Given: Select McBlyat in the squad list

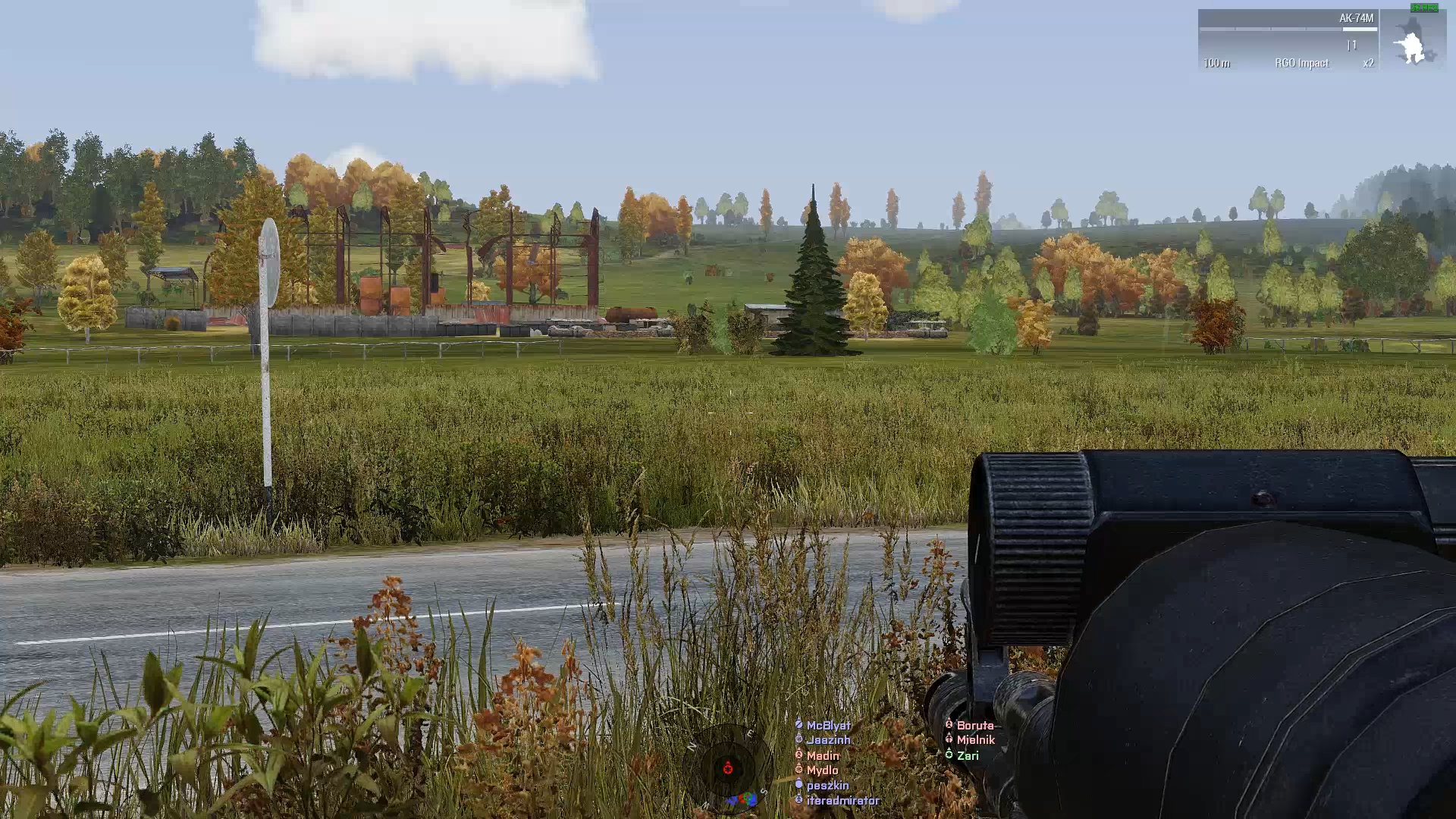Looking at the screenshot, I should coord(828,726).
